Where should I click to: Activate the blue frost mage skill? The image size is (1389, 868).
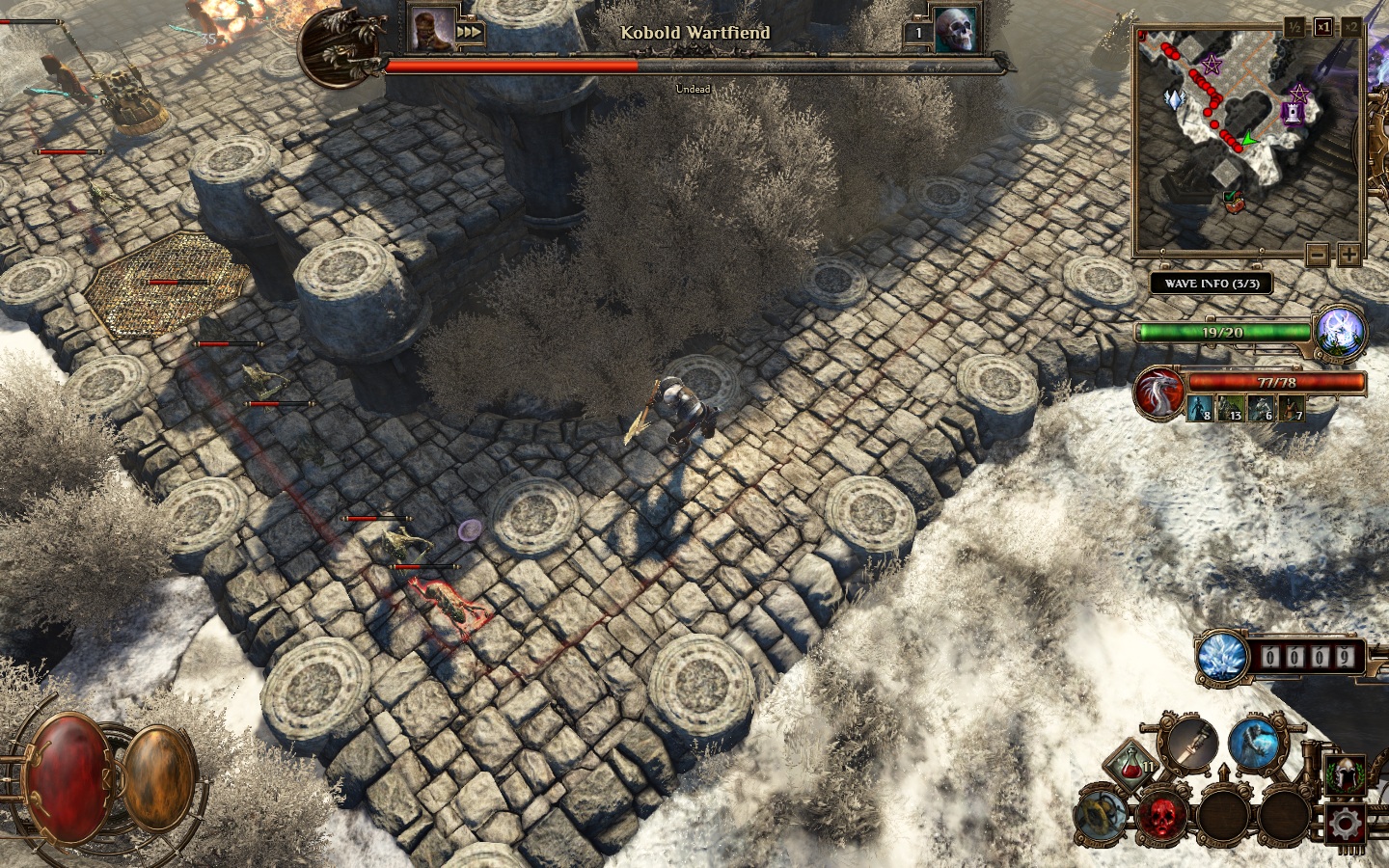(x=1255, y=743)
